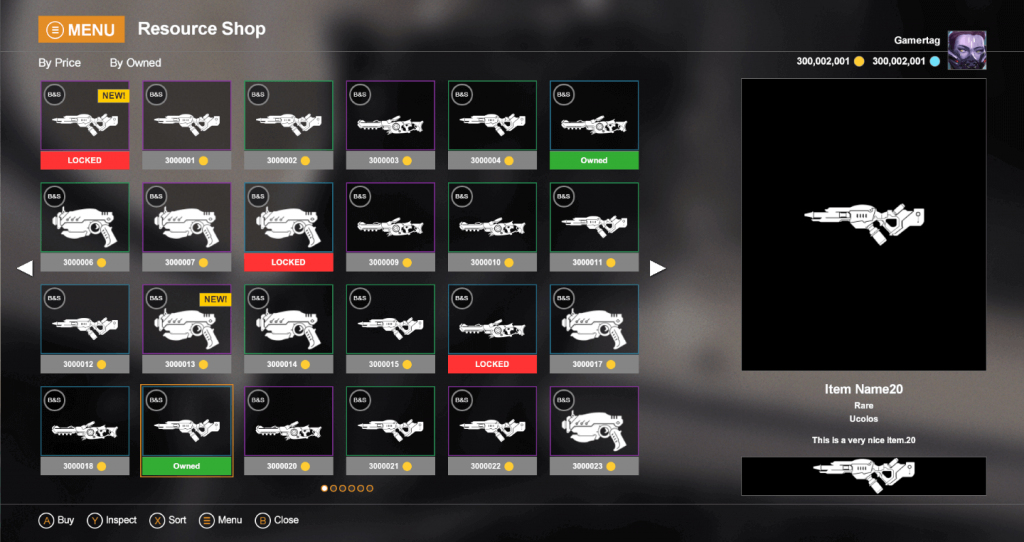Select the LOCKED item tagged NEW
The image size is (1024, 542).
coord(85,118)
